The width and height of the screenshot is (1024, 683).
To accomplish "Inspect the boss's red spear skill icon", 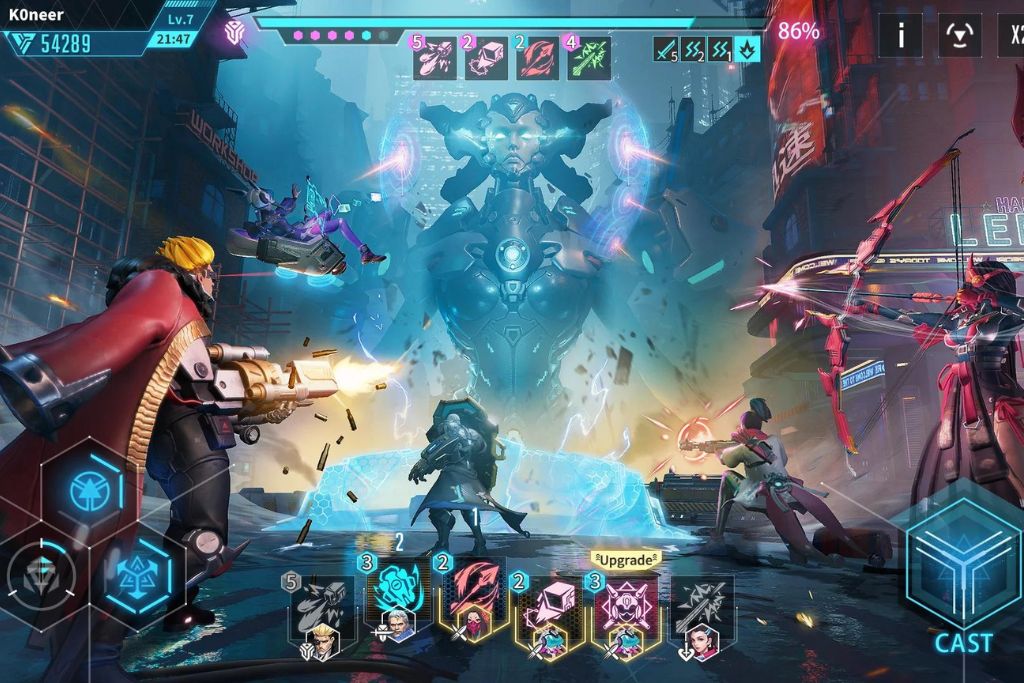I will (538, 58).
